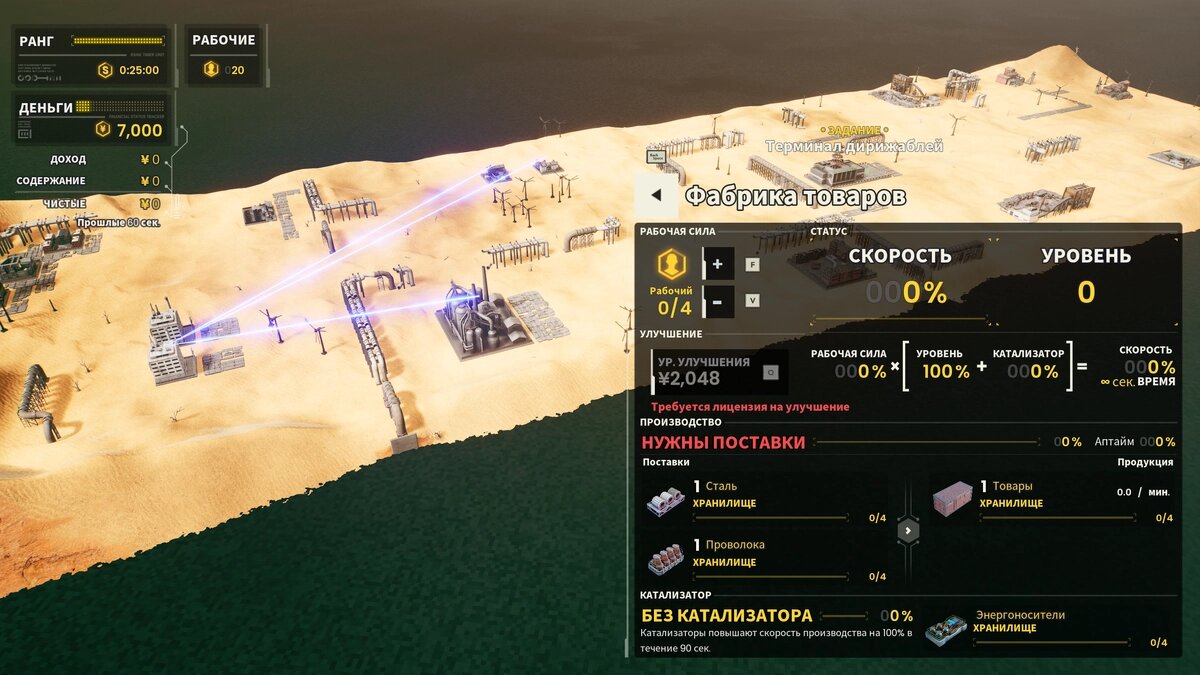Open the Деньги money panel

[92, 119]
